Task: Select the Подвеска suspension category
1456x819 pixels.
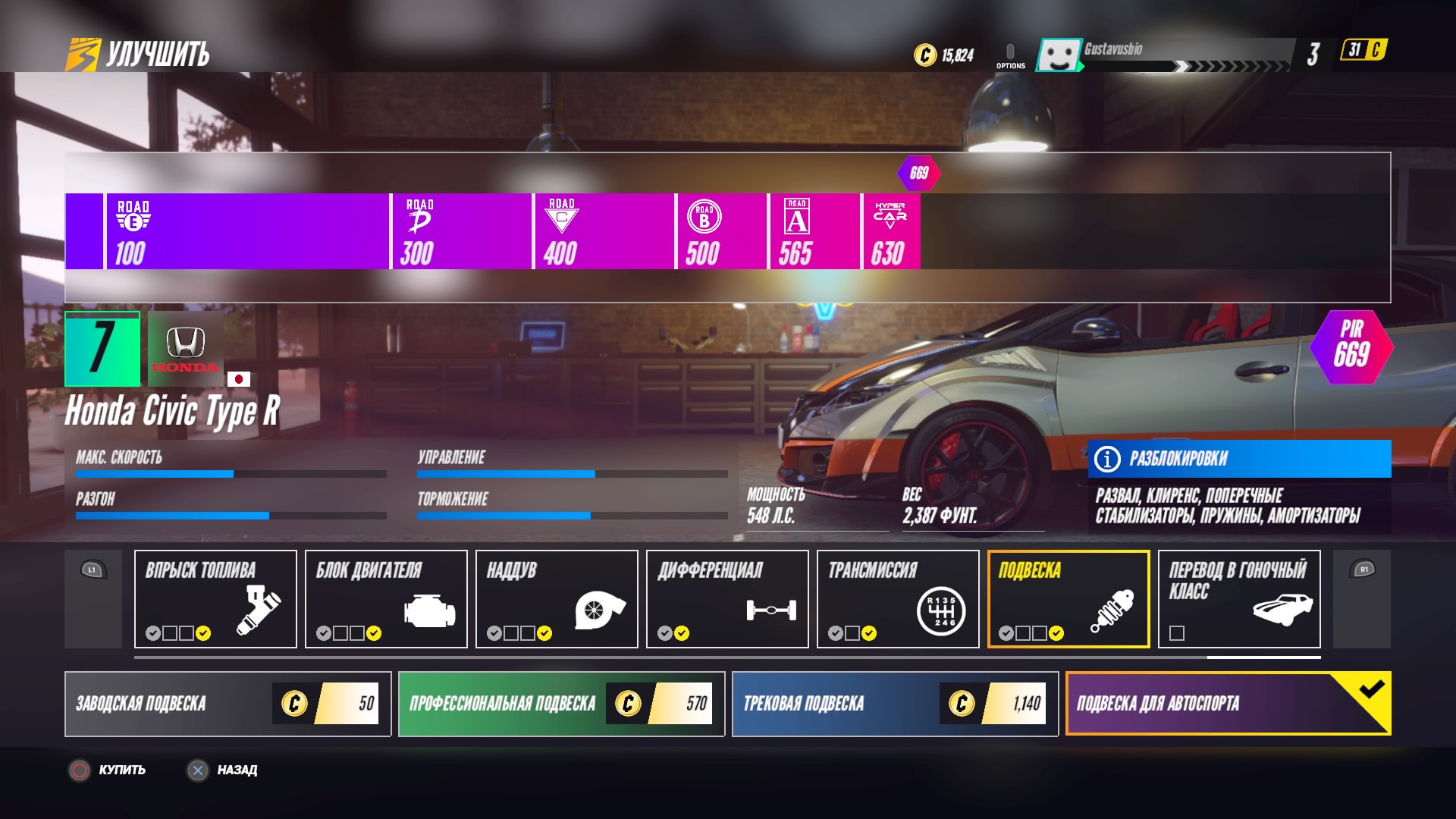Action: click(x=1068, y=599)
